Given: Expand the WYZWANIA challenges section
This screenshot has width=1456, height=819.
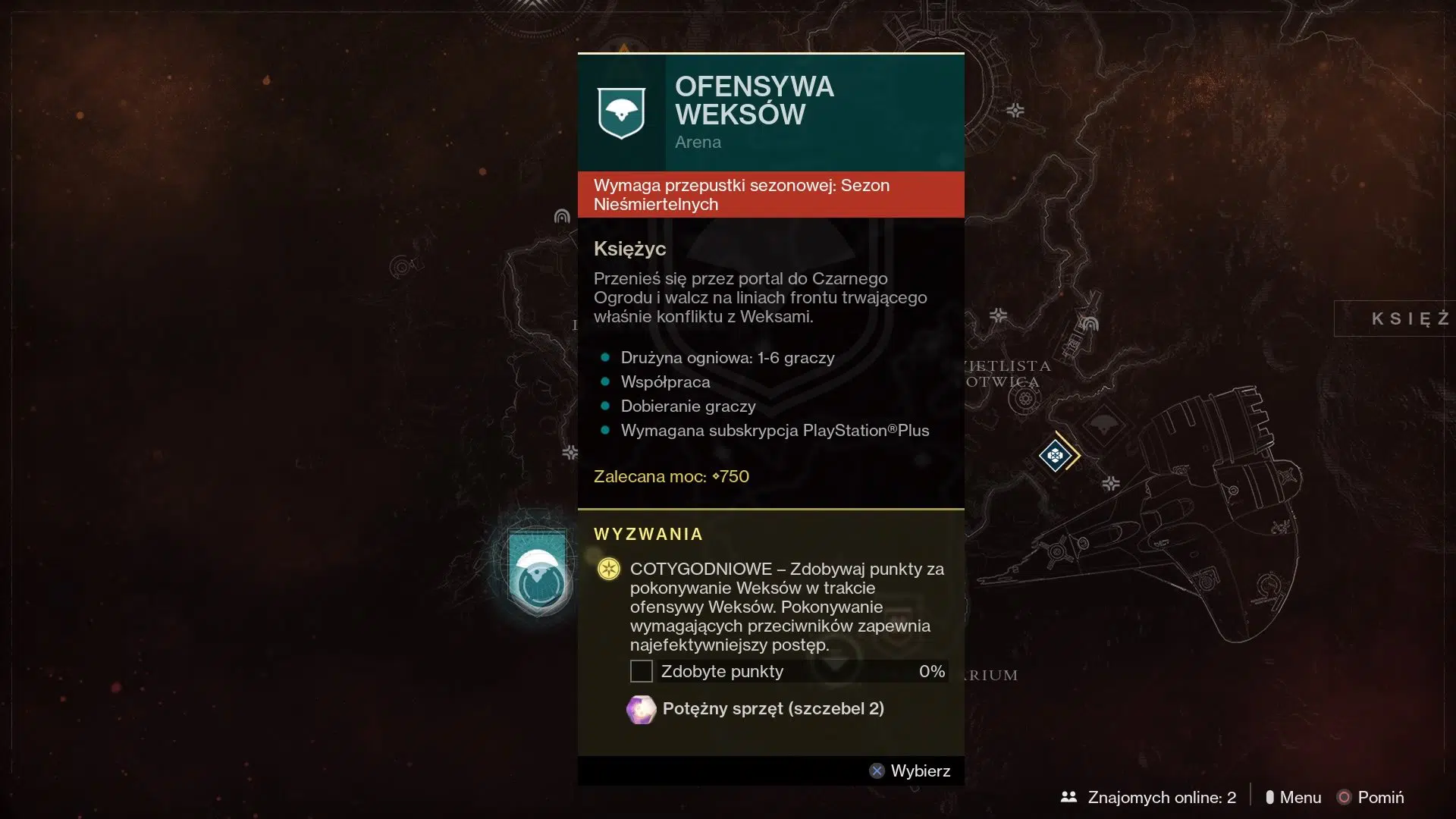Looking at the screenshot, I should [649, 533].
